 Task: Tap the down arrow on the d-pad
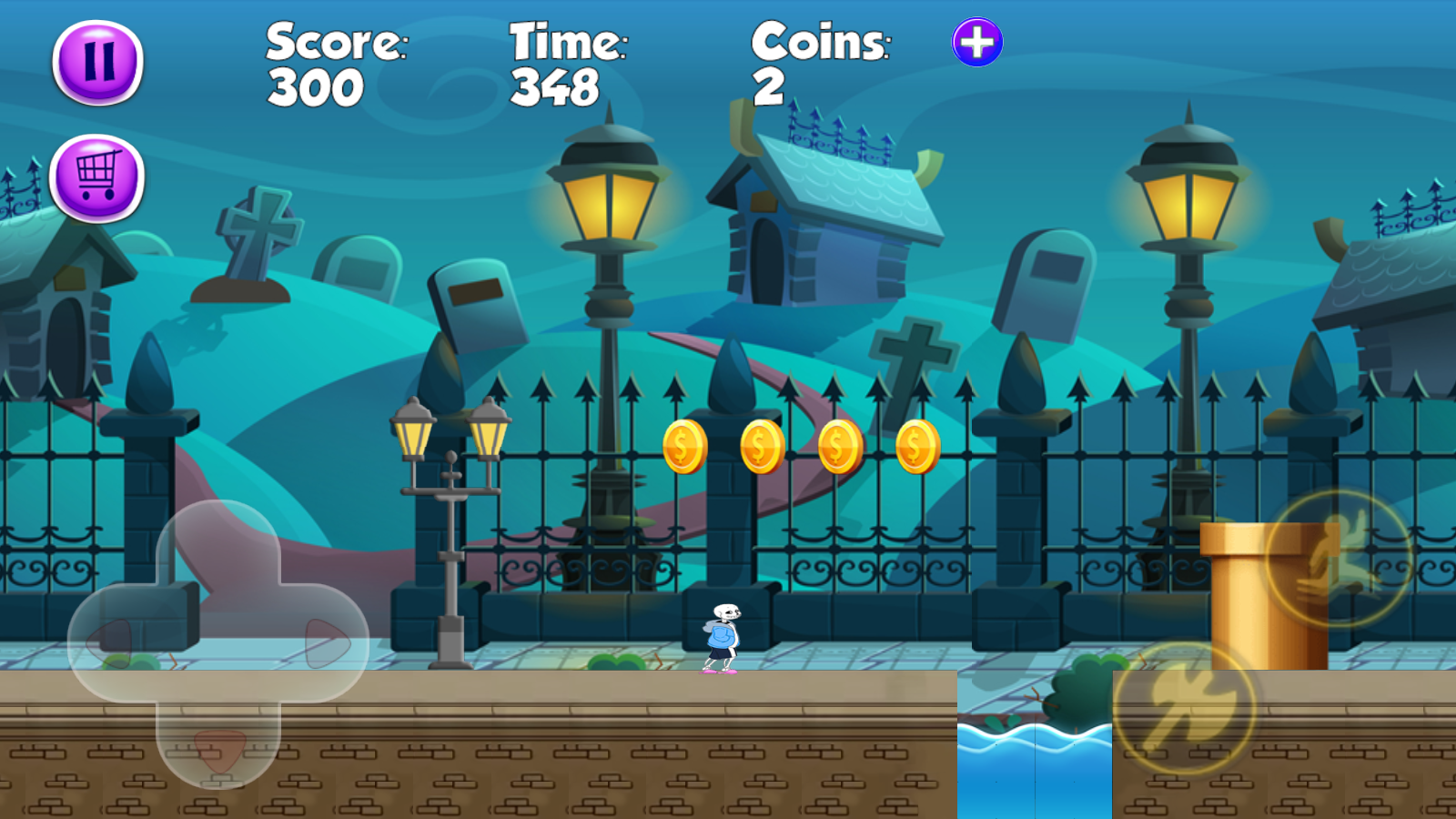point(218,748)
